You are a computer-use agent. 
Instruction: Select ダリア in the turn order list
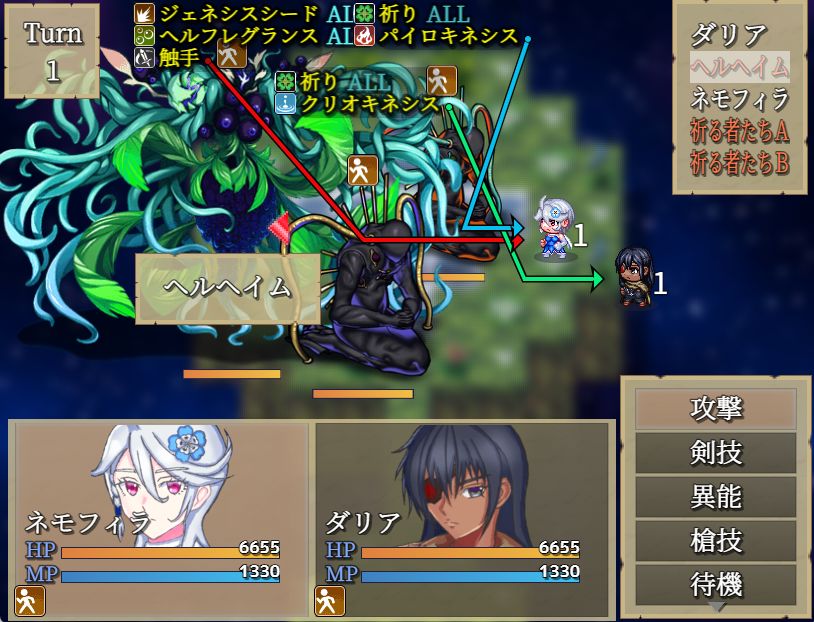[x=729, y=35]
